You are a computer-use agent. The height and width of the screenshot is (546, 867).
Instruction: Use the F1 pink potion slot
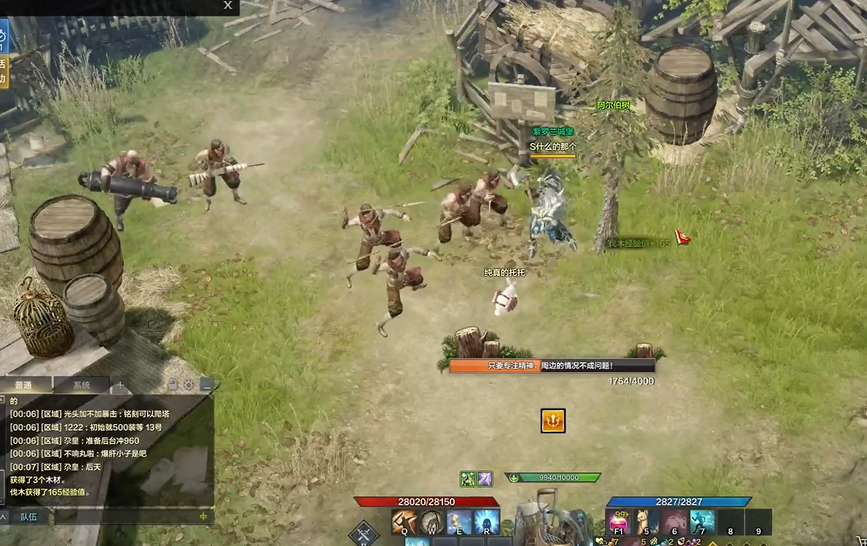[x=620, y=522]
